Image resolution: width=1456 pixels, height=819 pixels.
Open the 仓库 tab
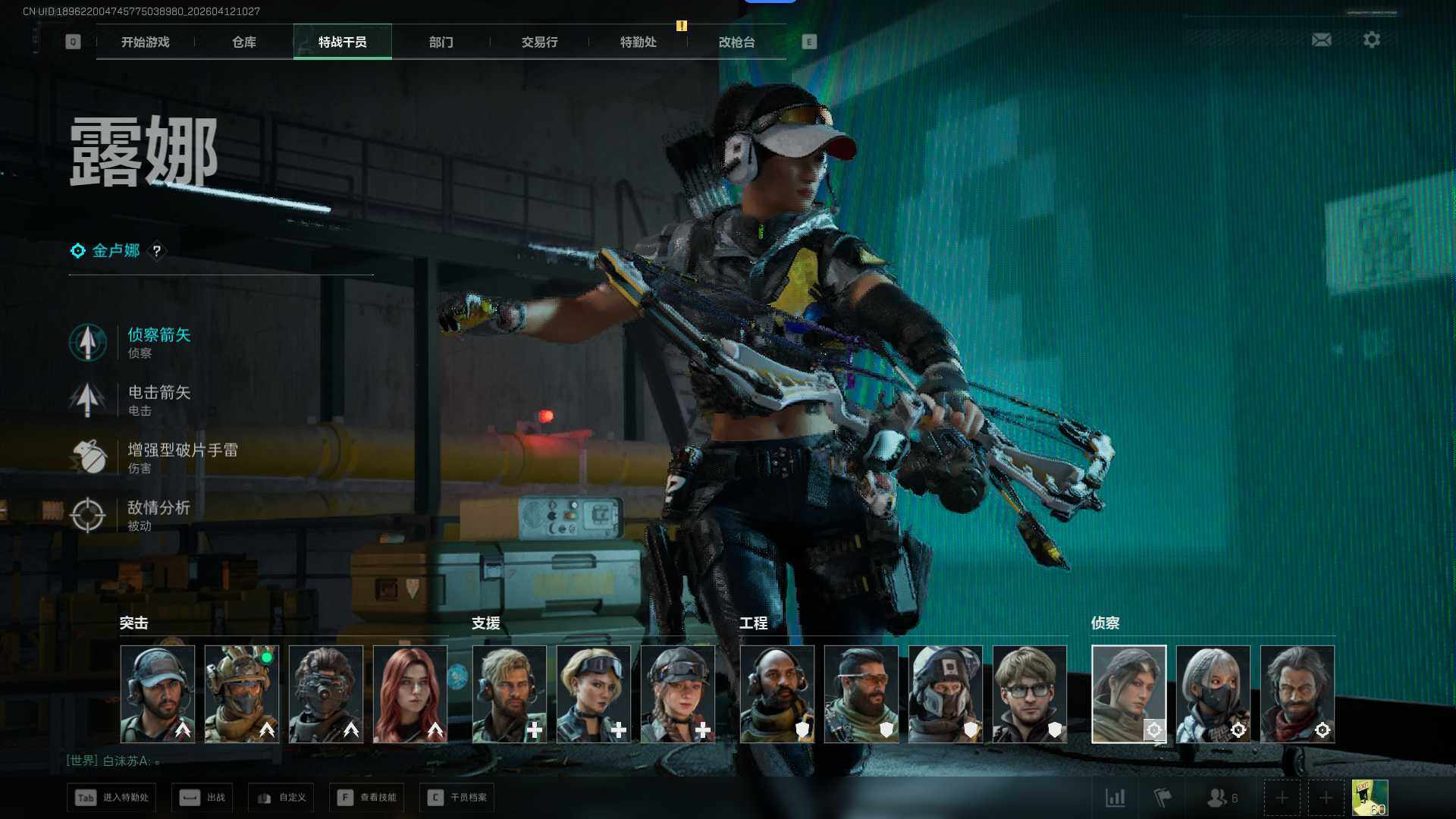tap(243, 42)
